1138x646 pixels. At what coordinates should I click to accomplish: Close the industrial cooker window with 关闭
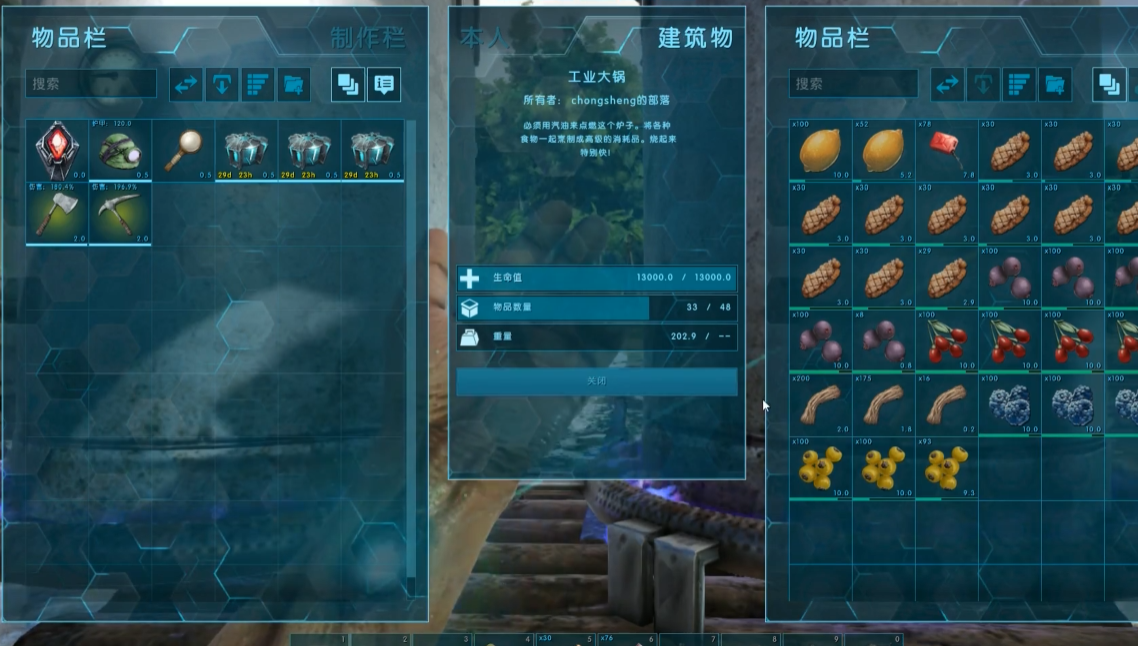pyautogui.click(x=596, y=381)
